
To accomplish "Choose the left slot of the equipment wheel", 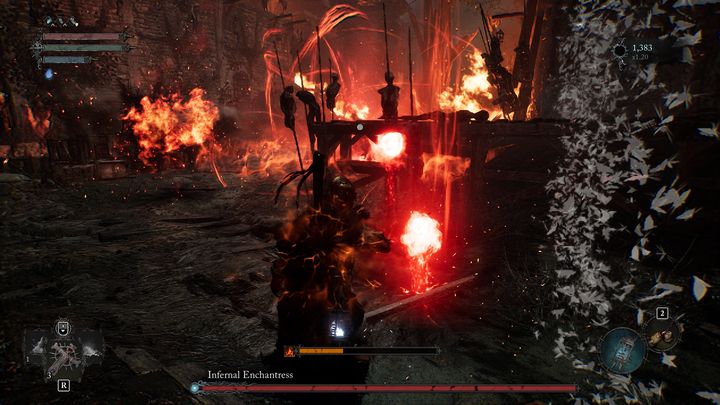I will 38,346.
